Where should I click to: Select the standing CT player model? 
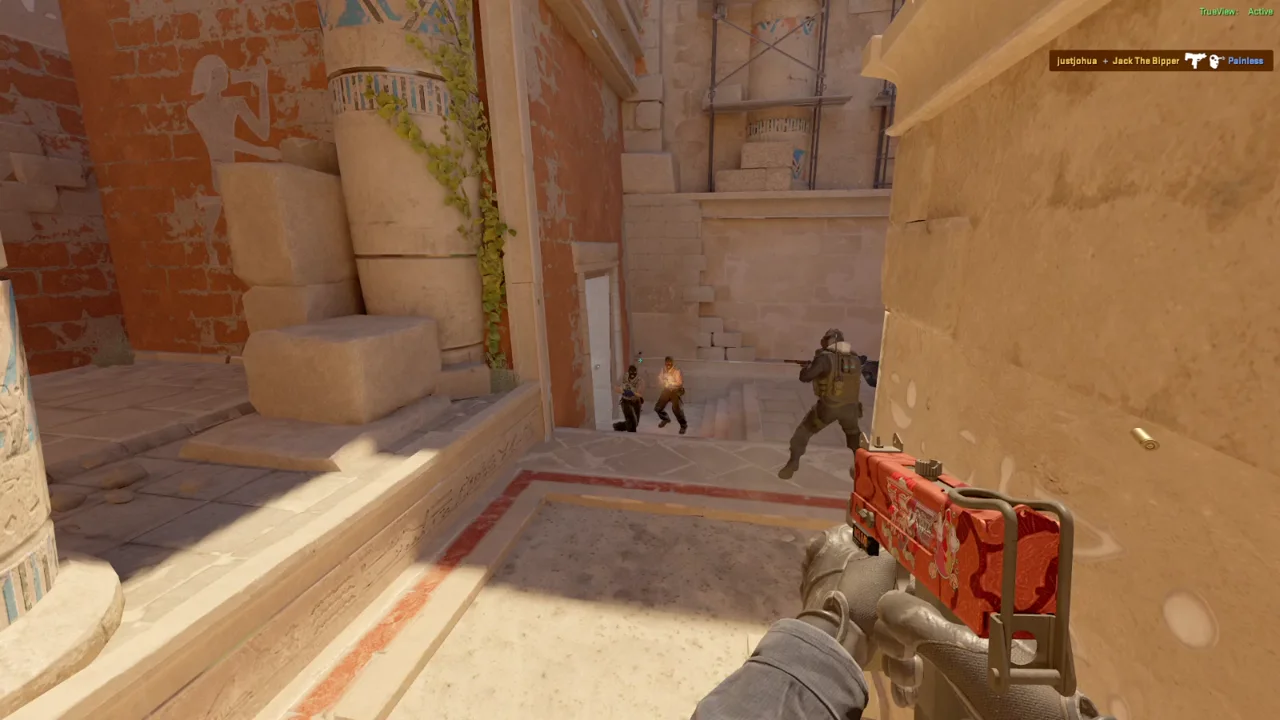coord(828,390)
